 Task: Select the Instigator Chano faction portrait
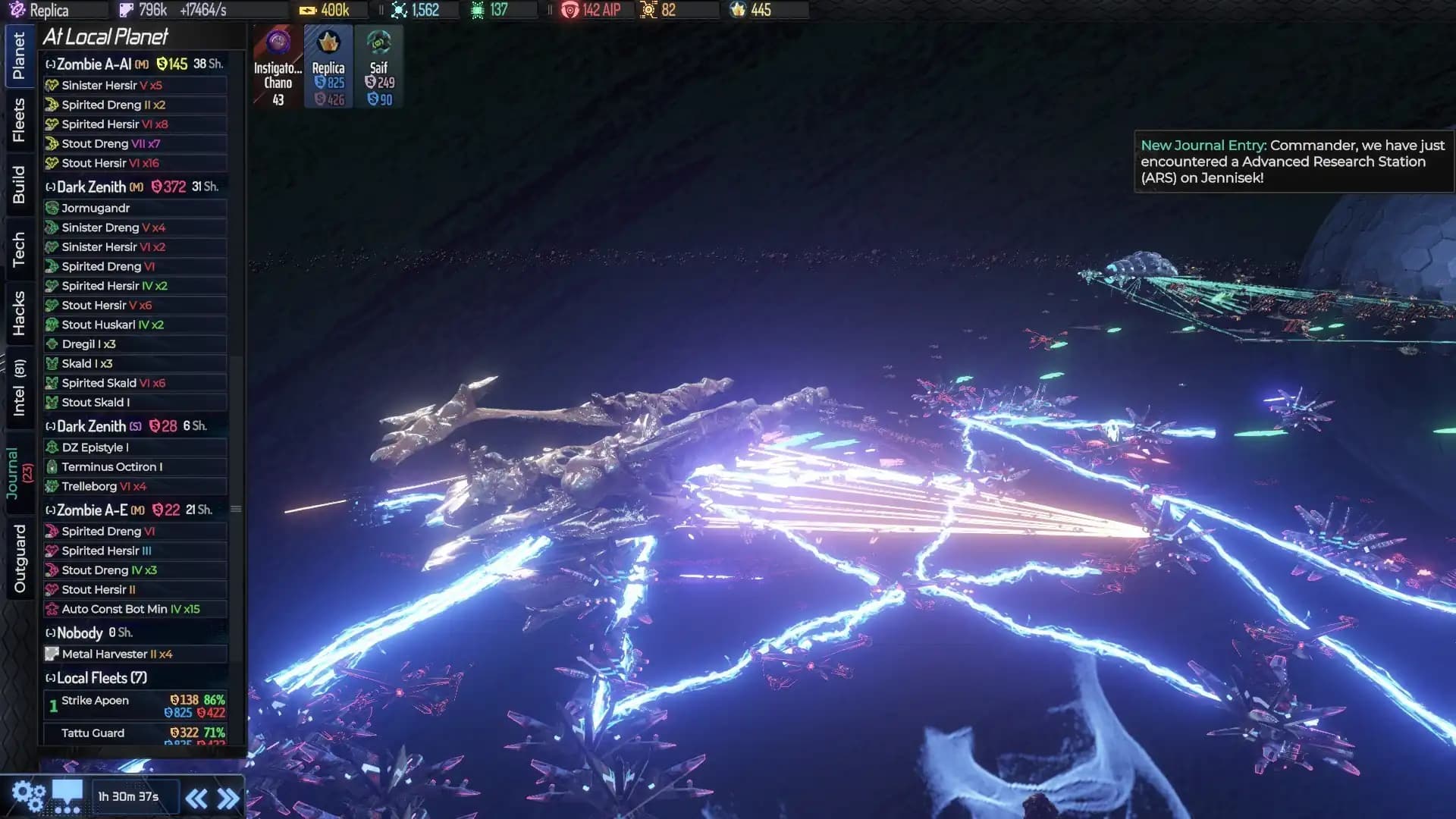pos(276,42)
